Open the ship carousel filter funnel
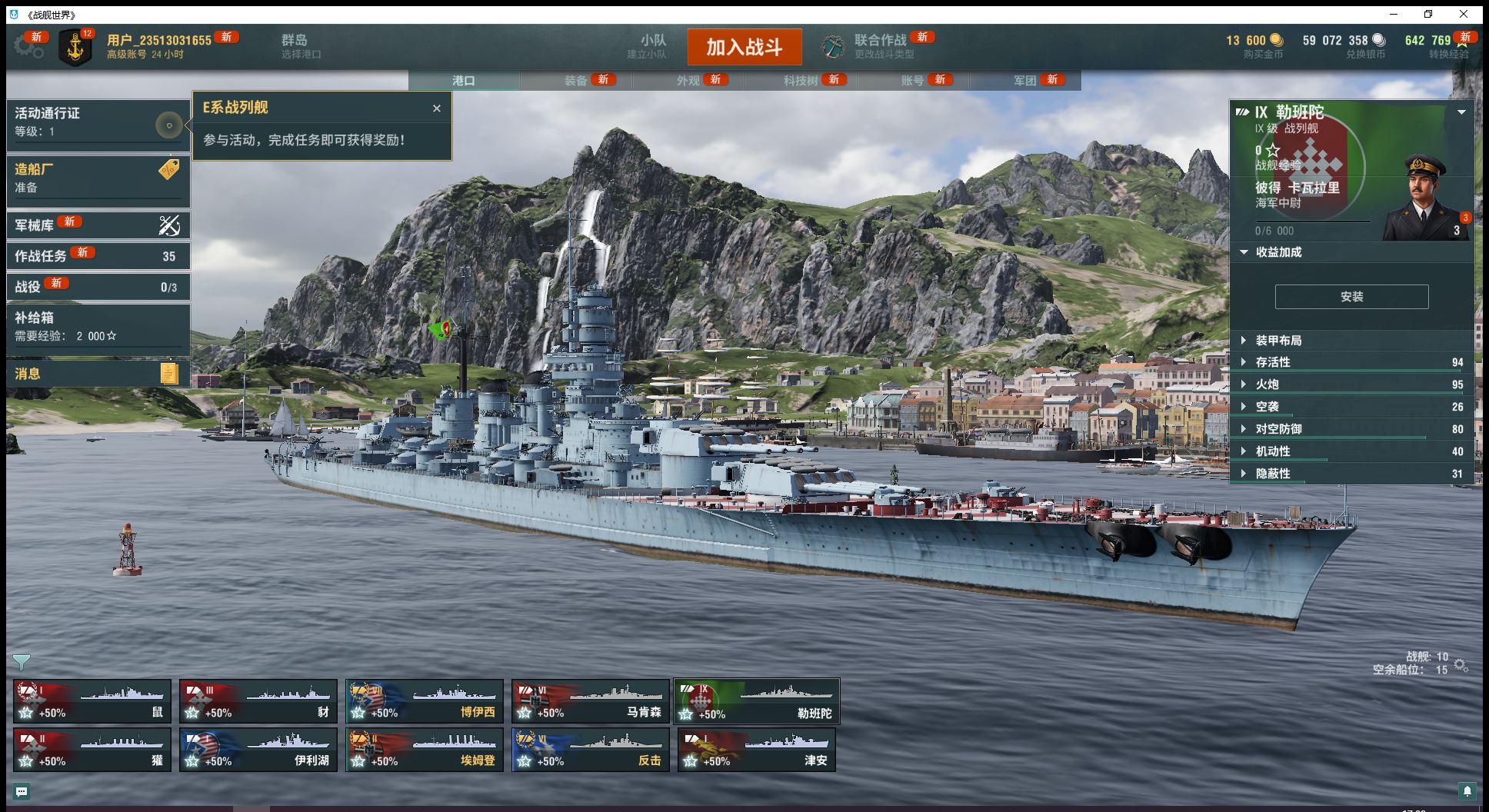This screenshot has height=812, width=1489. click(x=22, y=661)
